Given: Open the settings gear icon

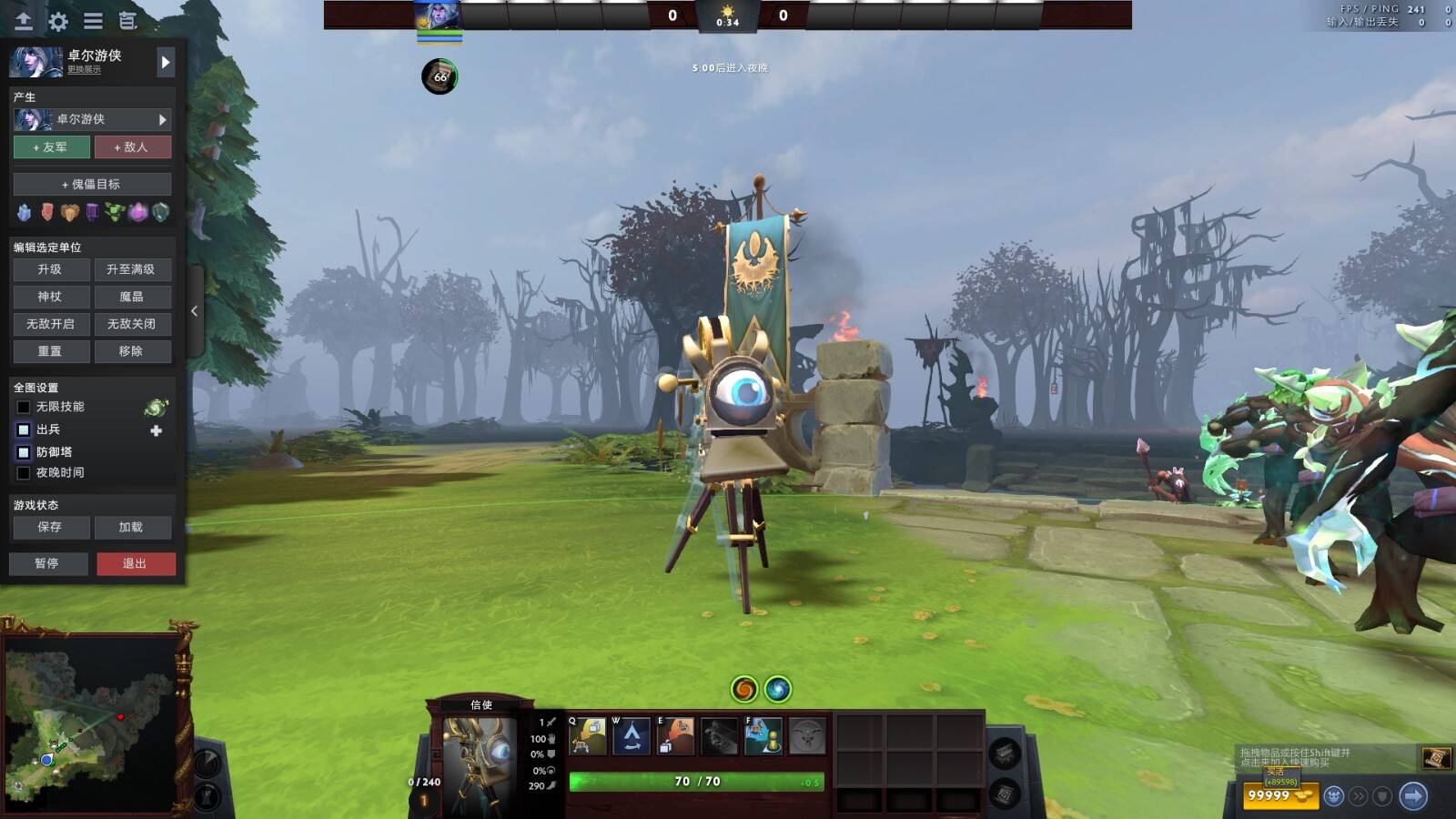Looking at the screenshot, I should (58, 21).
